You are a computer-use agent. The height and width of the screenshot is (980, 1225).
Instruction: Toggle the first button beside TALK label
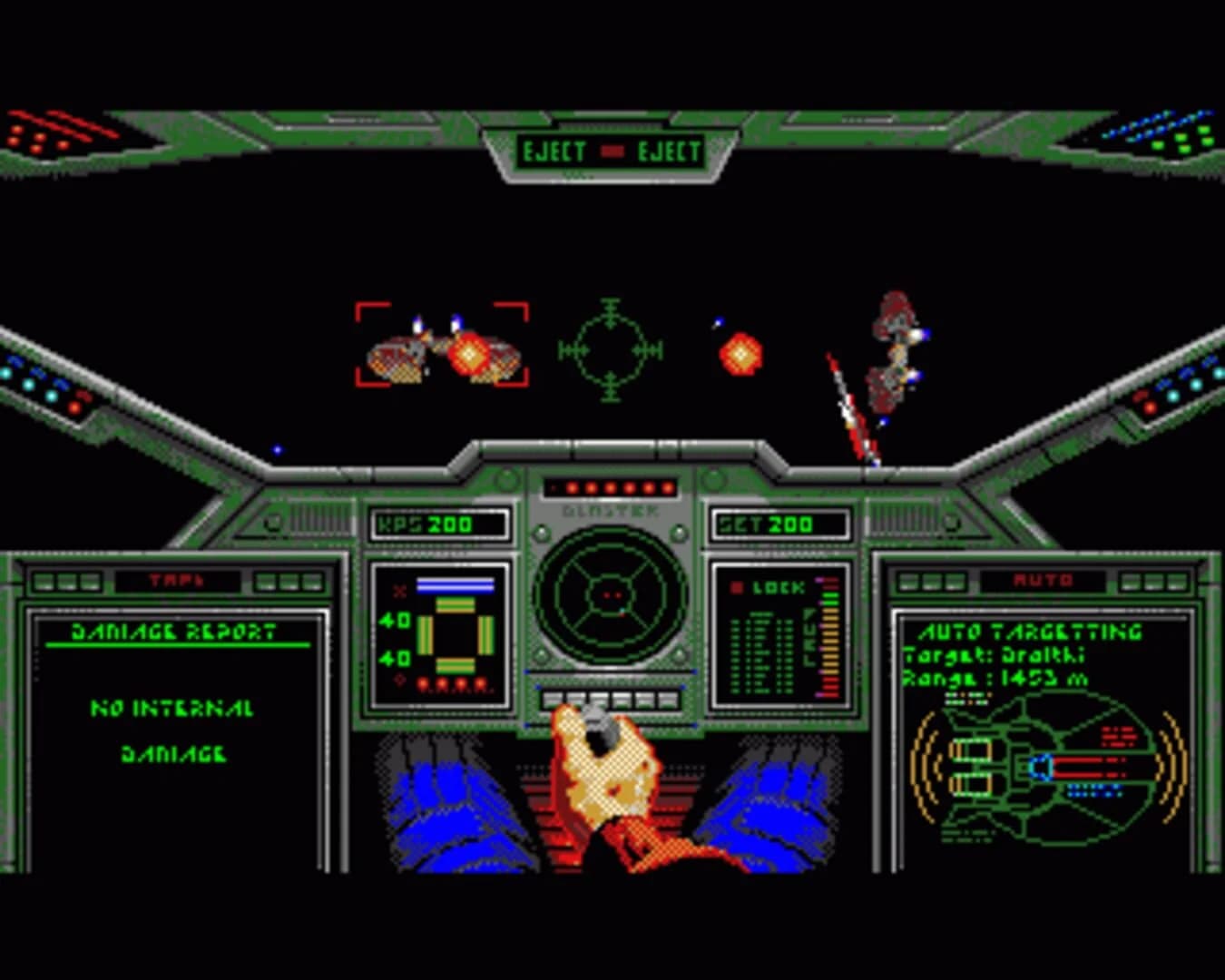(43, 582)
